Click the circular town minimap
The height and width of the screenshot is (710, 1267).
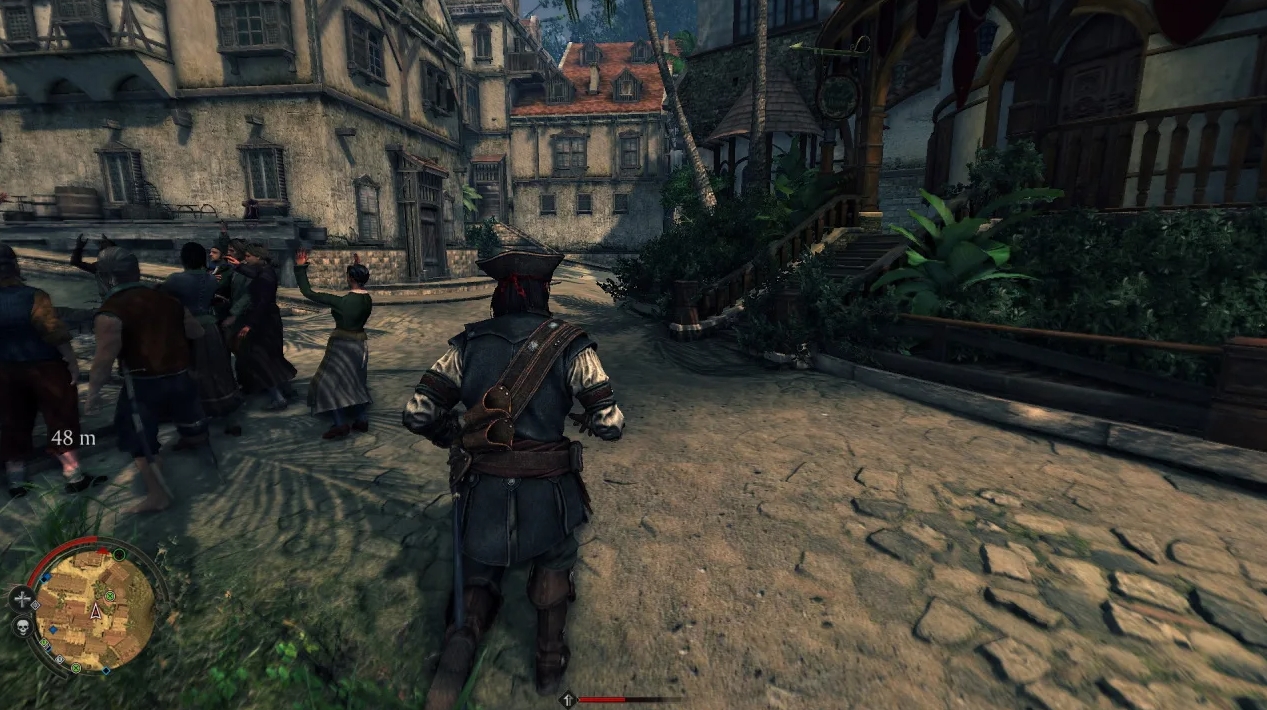tap(96, 608)
